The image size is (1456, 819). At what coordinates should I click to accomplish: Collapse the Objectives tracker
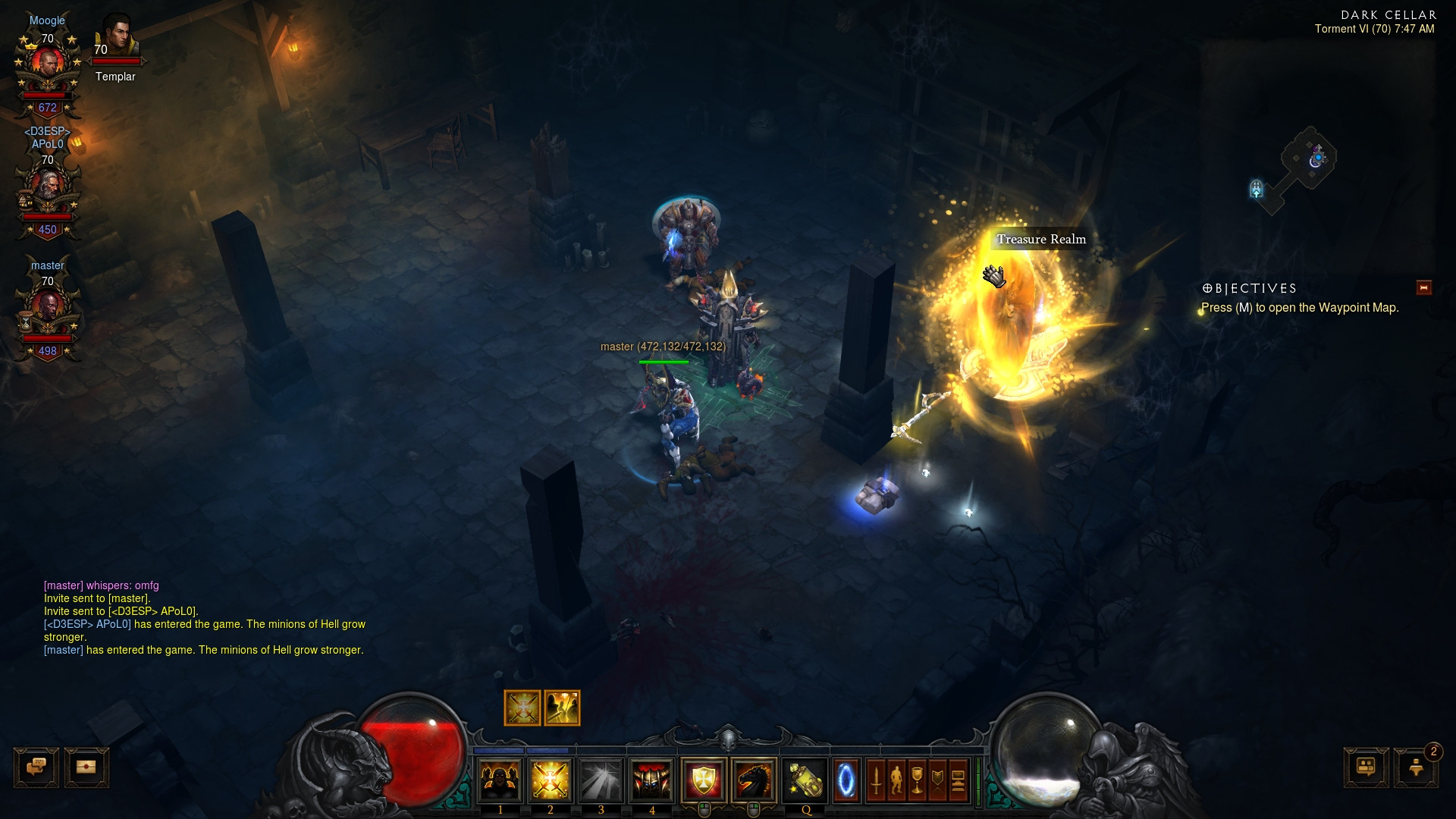click(1423, 287)
